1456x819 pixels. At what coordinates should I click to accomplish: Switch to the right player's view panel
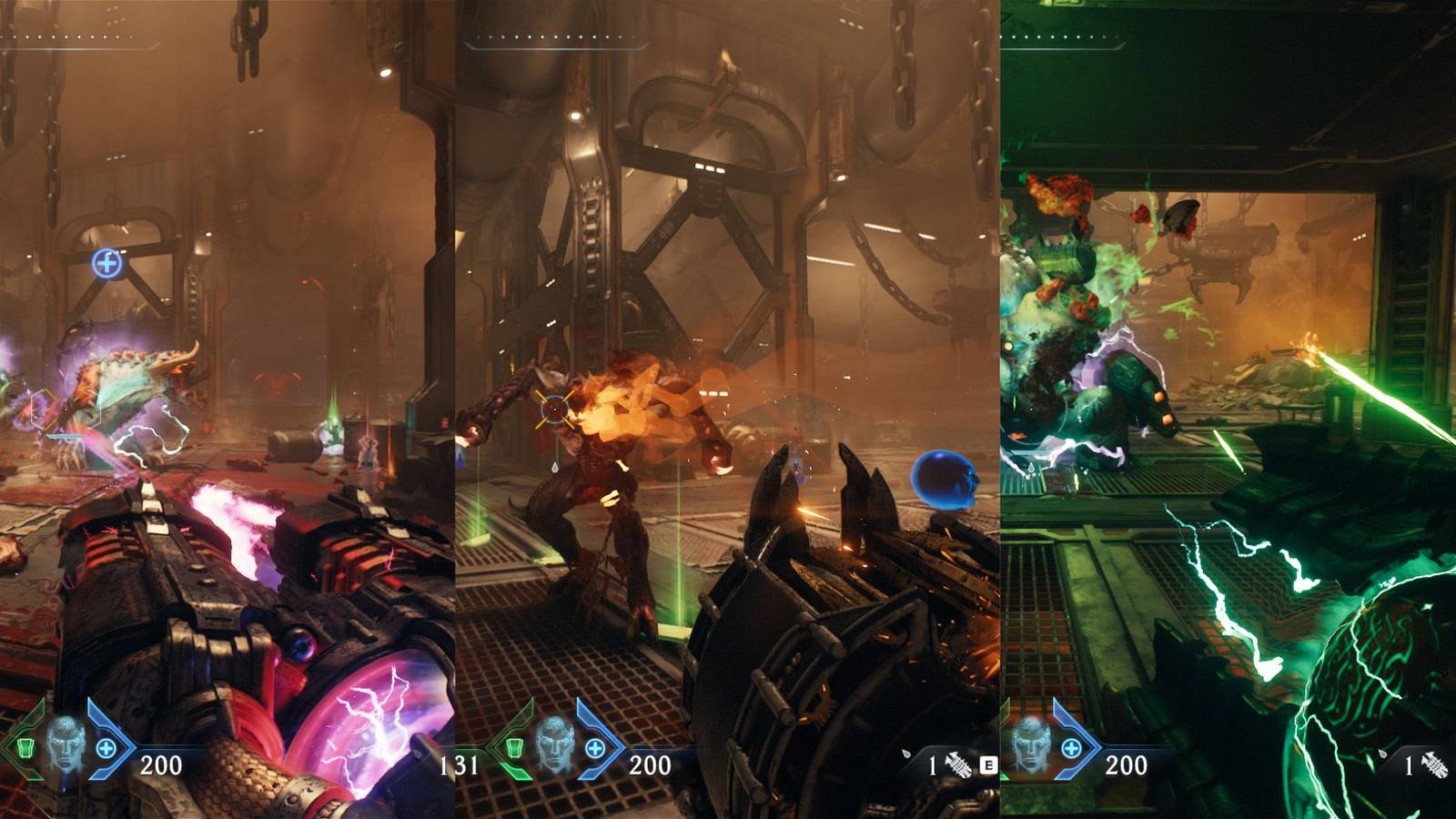1228,409
